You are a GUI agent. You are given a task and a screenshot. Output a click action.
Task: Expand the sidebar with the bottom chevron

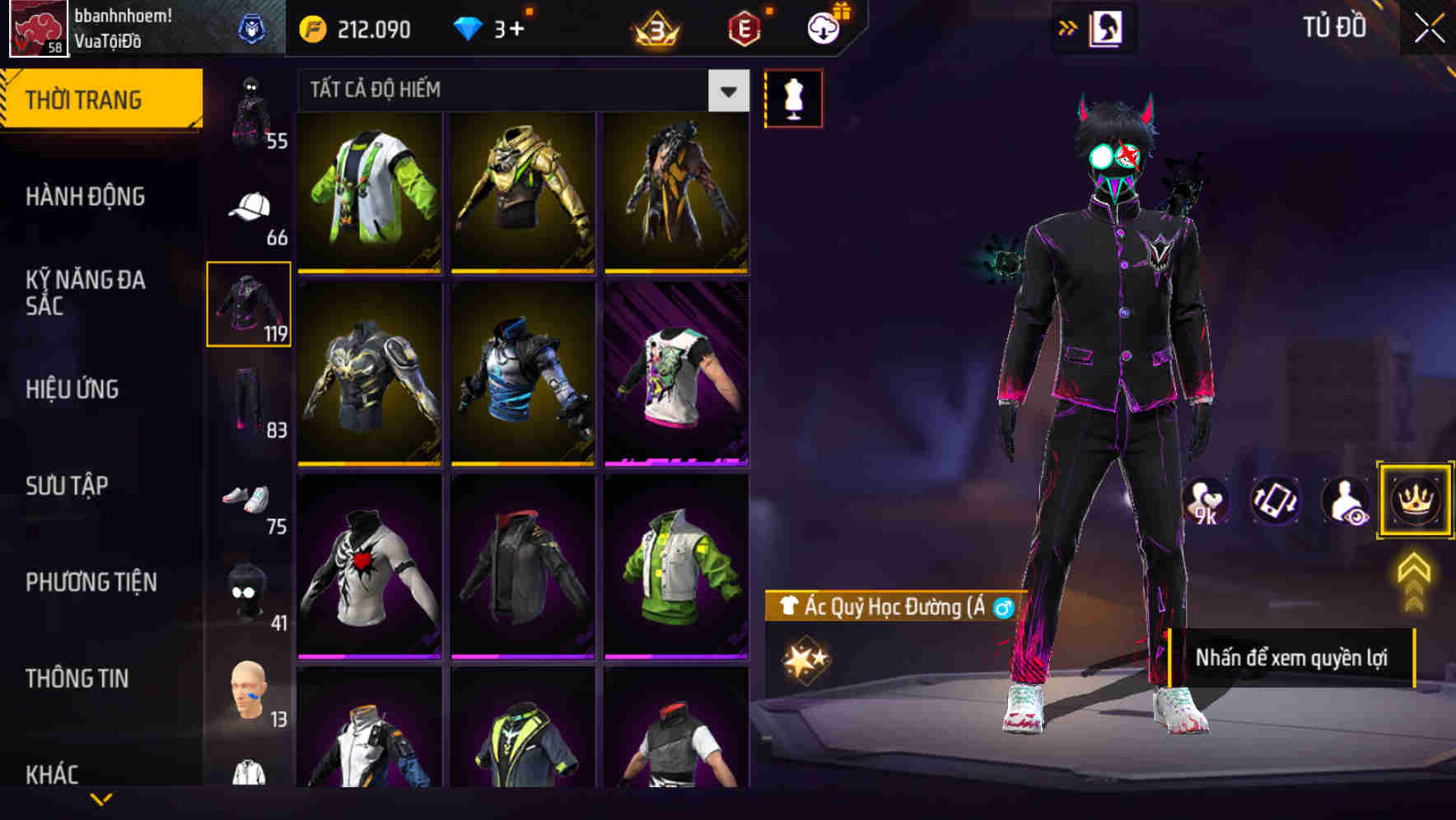tap(101, 797)
